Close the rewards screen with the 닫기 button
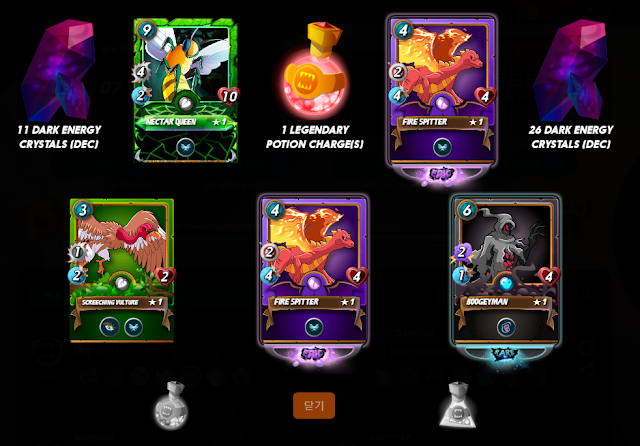 click(313, 405)
